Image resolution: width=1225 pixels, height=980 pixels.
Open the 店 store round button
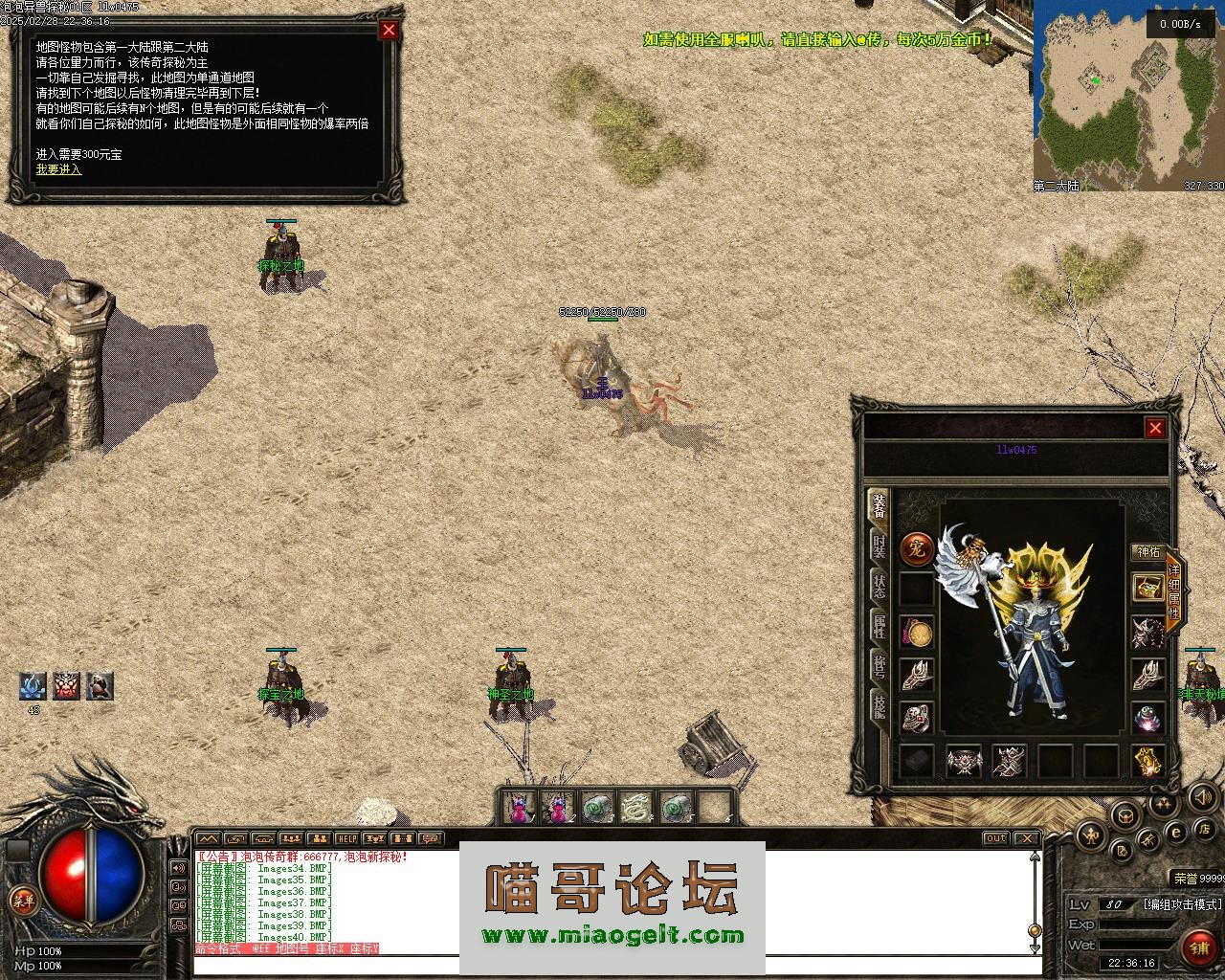[1206, 829]
